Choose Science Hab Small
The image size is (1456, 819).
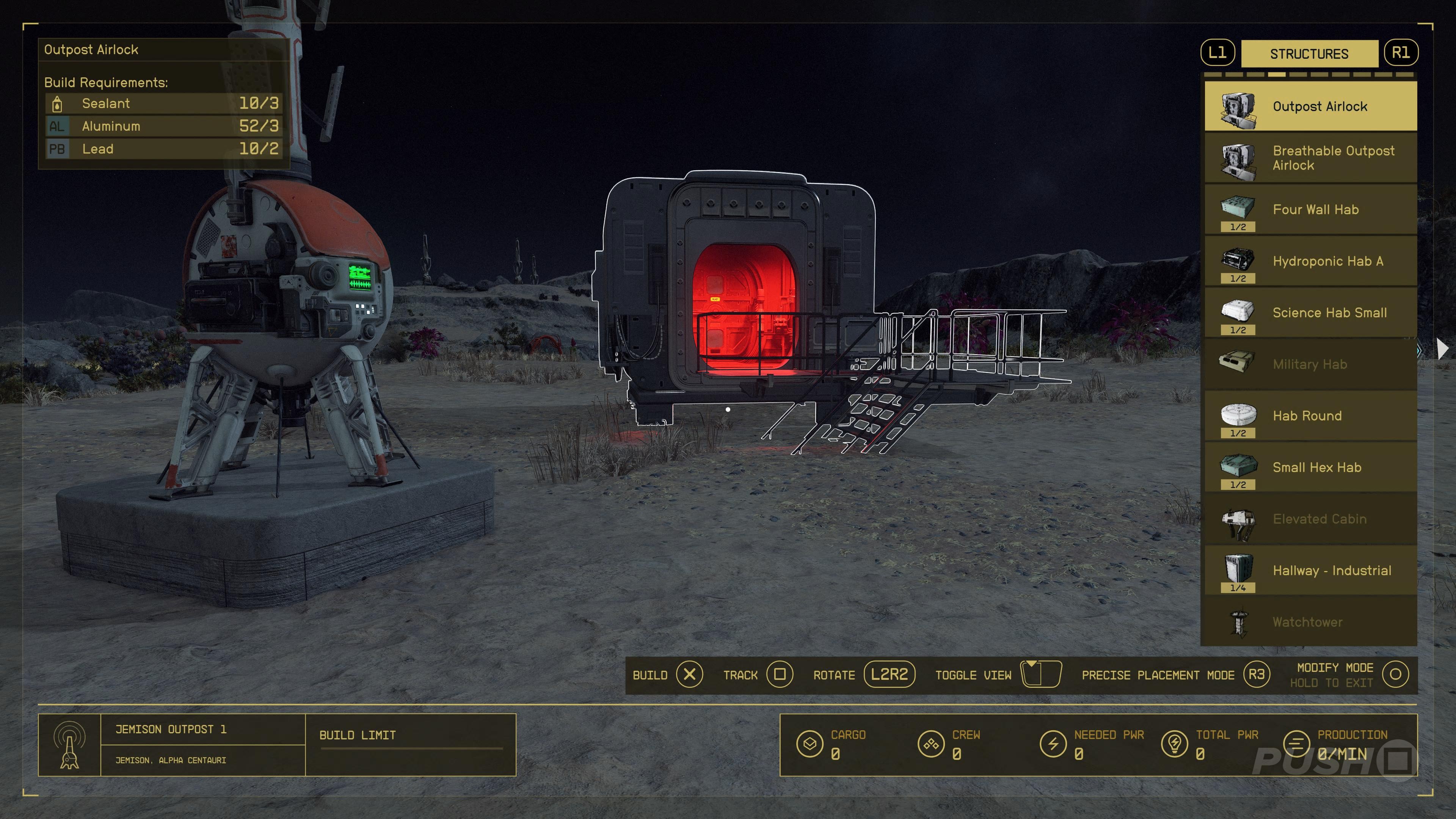(1310, 312)
